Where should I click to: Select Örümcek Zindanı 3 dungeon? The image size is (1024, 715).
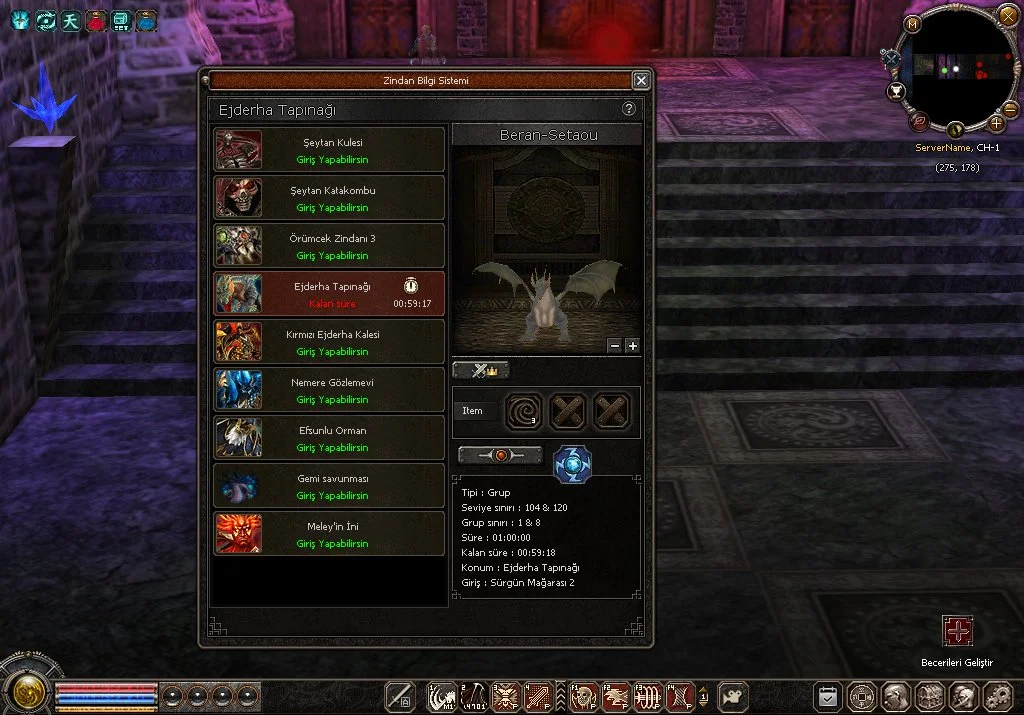(x=329, y=246)
